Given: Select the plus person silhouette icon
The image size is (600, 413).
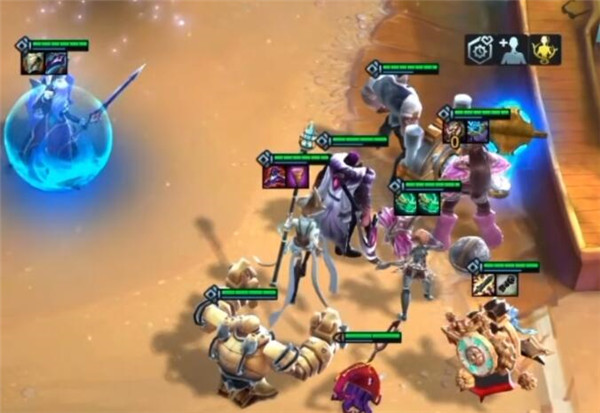Looking at the screenshot, I should click(512, 50).
